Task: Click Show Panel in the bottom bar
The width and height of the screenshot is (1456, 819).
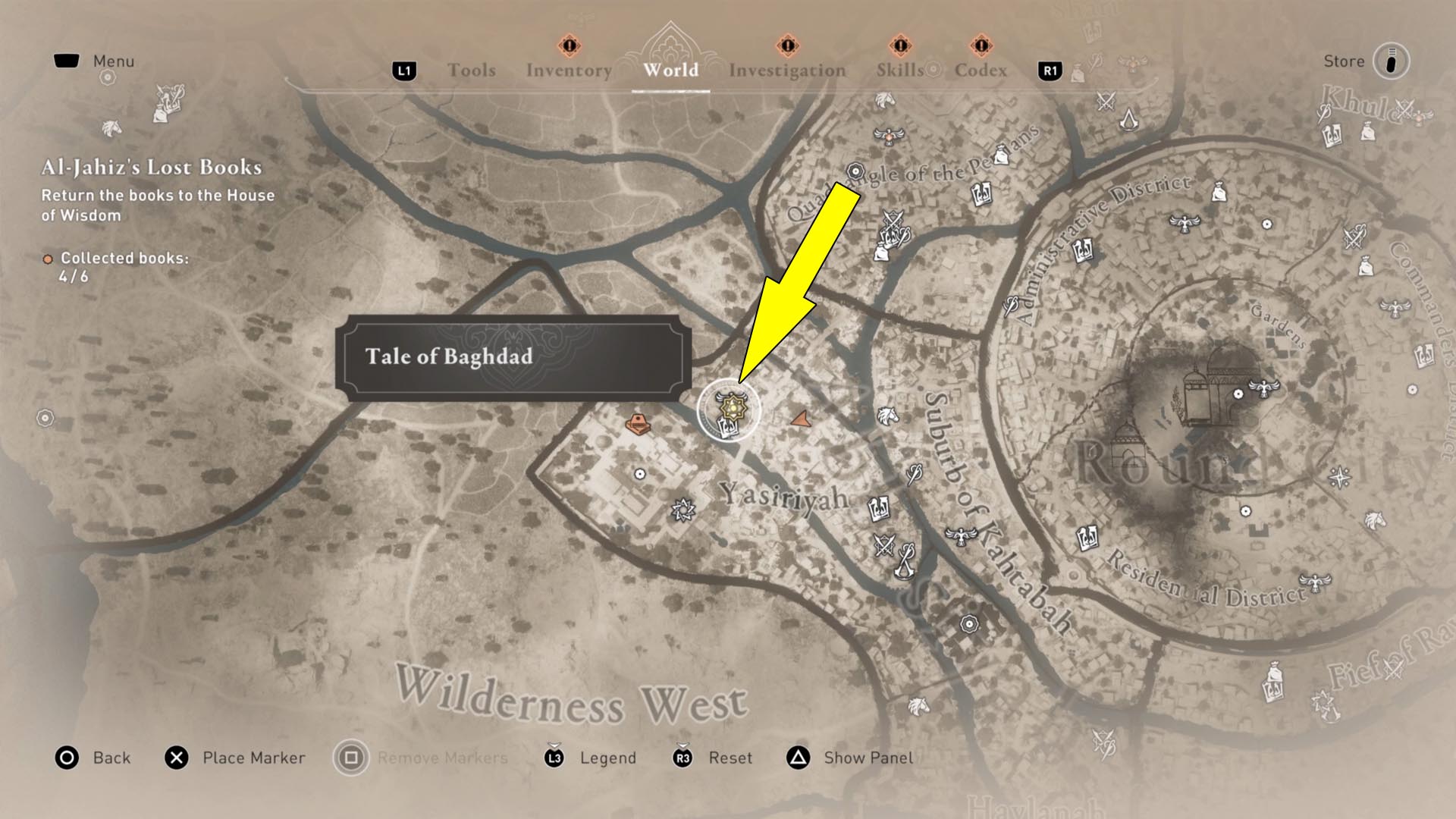Action: [x=867, y=757]
